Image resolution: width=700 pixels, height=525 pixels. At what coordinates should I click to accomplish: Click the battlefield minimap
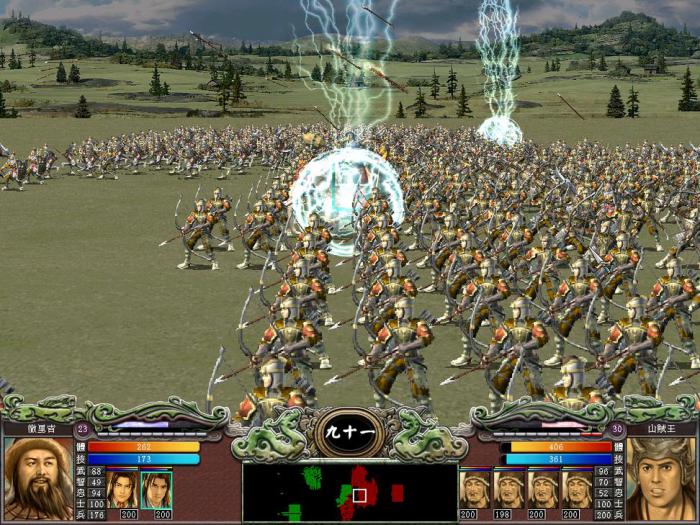pos(349,492)
